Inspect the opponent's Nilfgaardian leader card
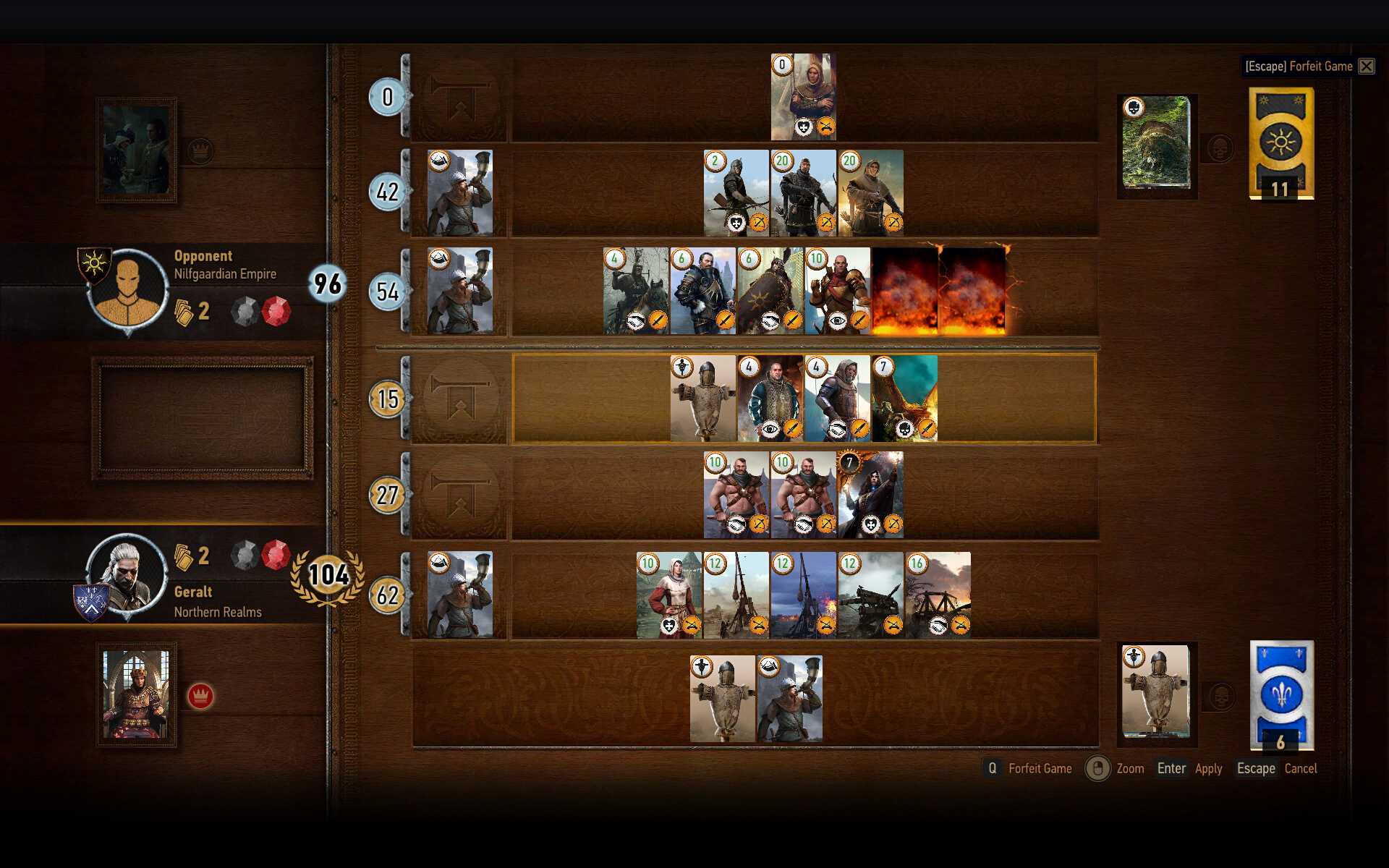The width and height of the screenshot is (1389, 868). 136,150
